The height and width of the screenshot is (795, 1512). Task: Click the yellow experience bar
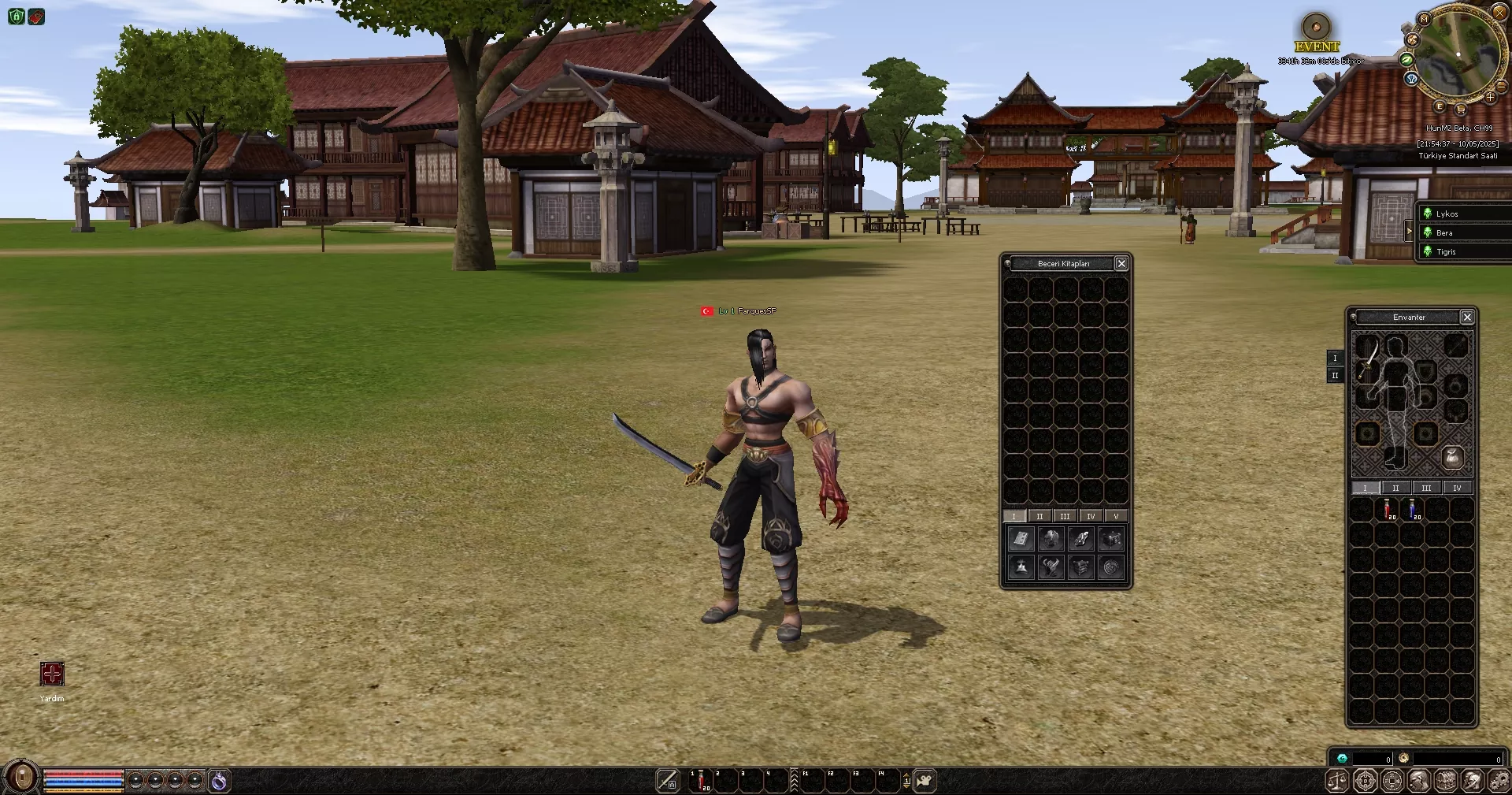click(83, 791)
